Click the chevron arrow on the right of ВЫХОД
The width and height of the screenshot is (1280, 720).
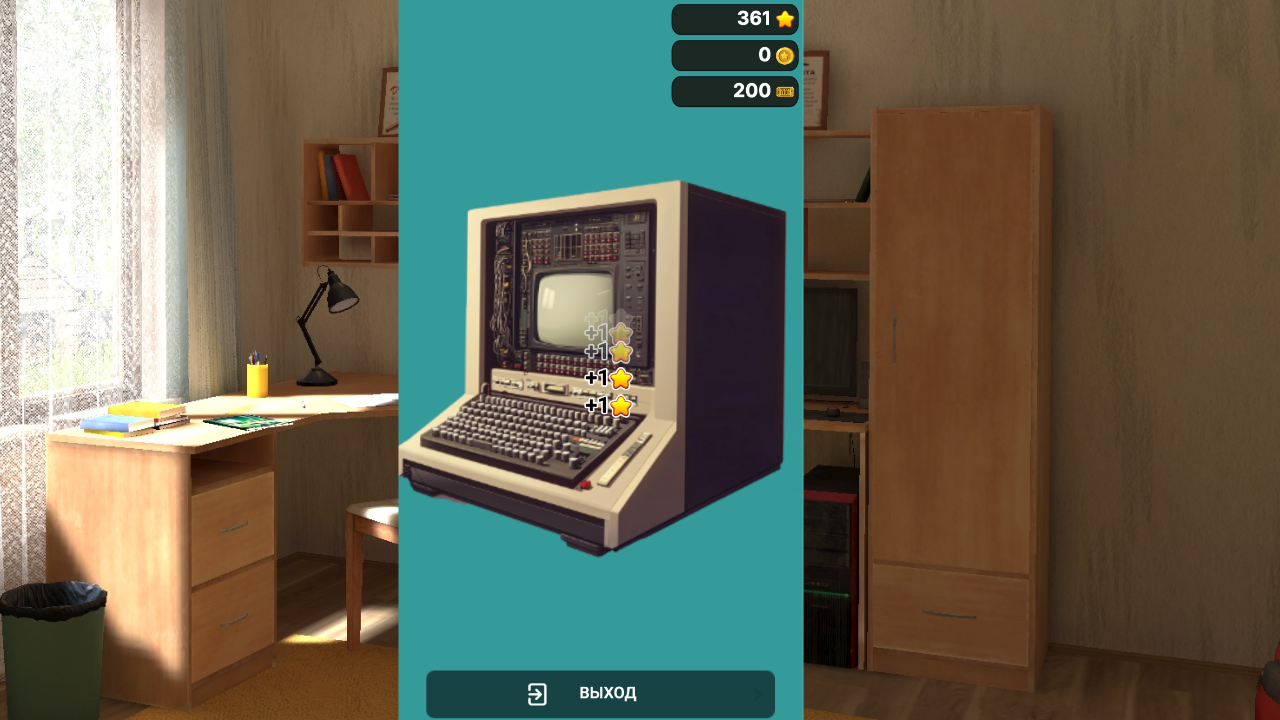click(x=760, y=693)
